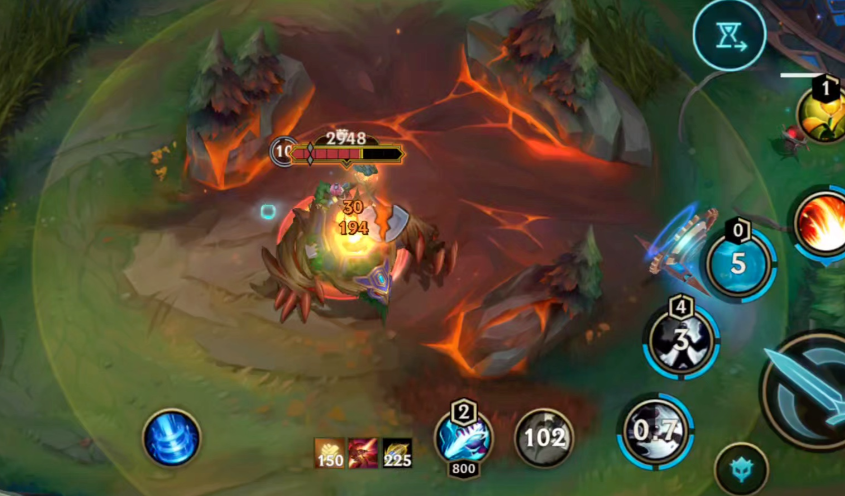845x496 pixels.
Task: Choose the summoner spell on 102-second cooldown
Action: click(544, 438)
